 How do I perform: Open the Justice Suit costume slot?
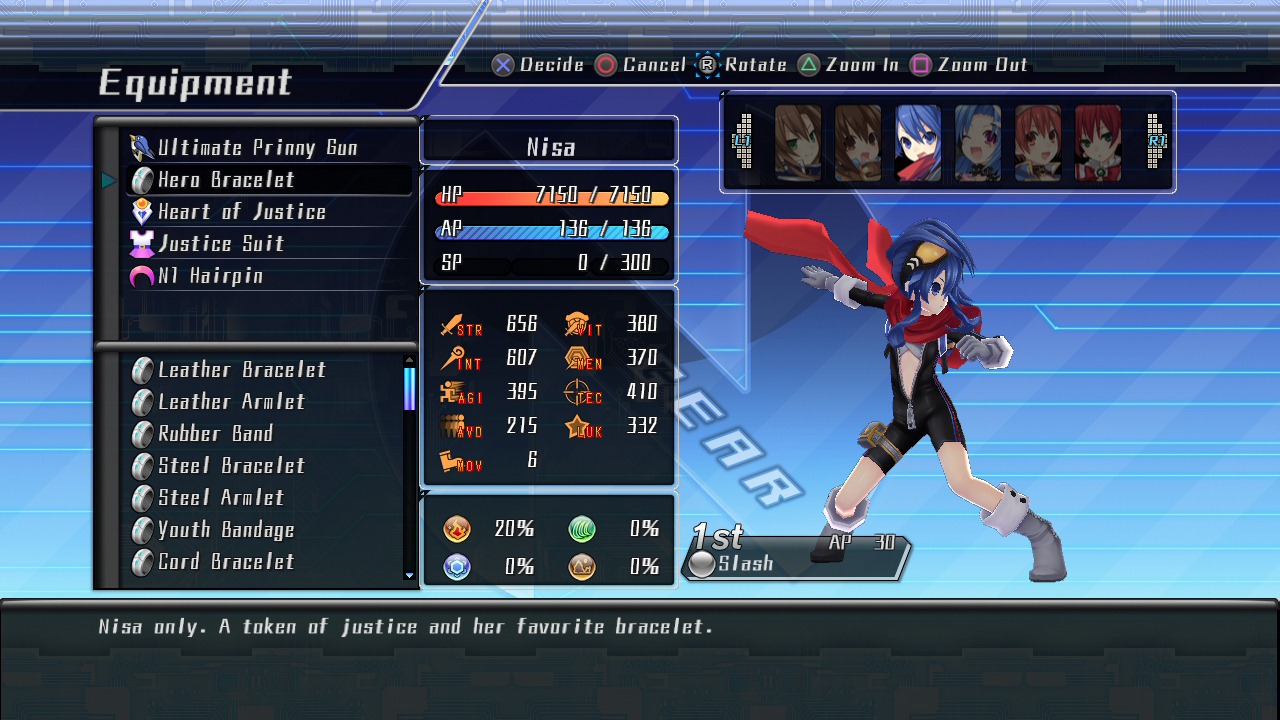tap(221, 244)
